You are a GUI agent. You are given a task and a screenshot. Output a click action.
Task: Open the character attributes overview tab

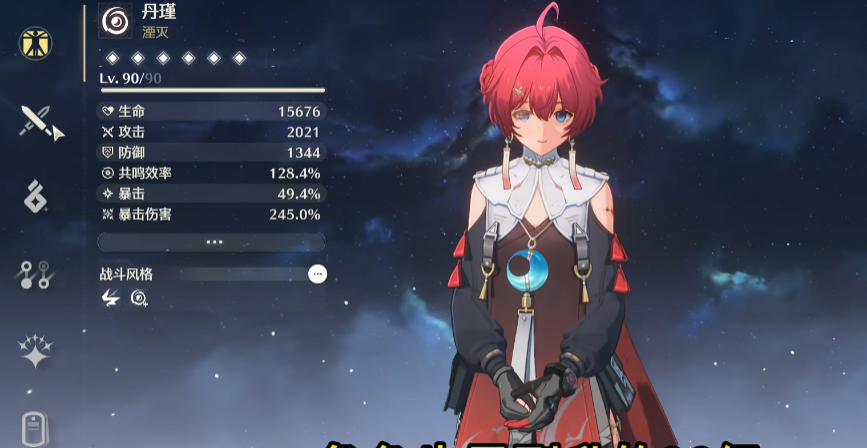(36, 43)
